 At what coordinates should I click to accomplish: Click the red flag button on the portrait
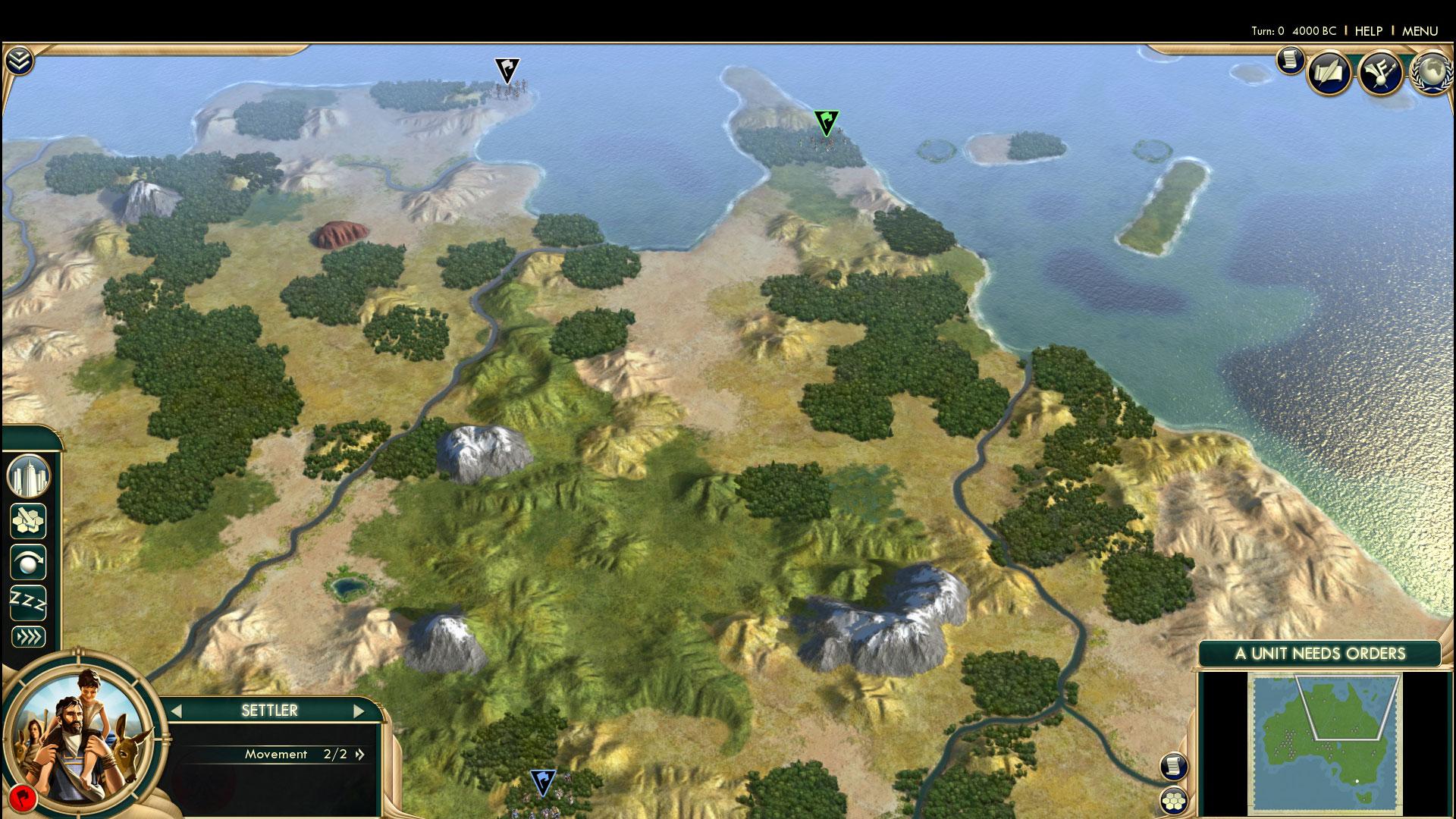[24, 798]
